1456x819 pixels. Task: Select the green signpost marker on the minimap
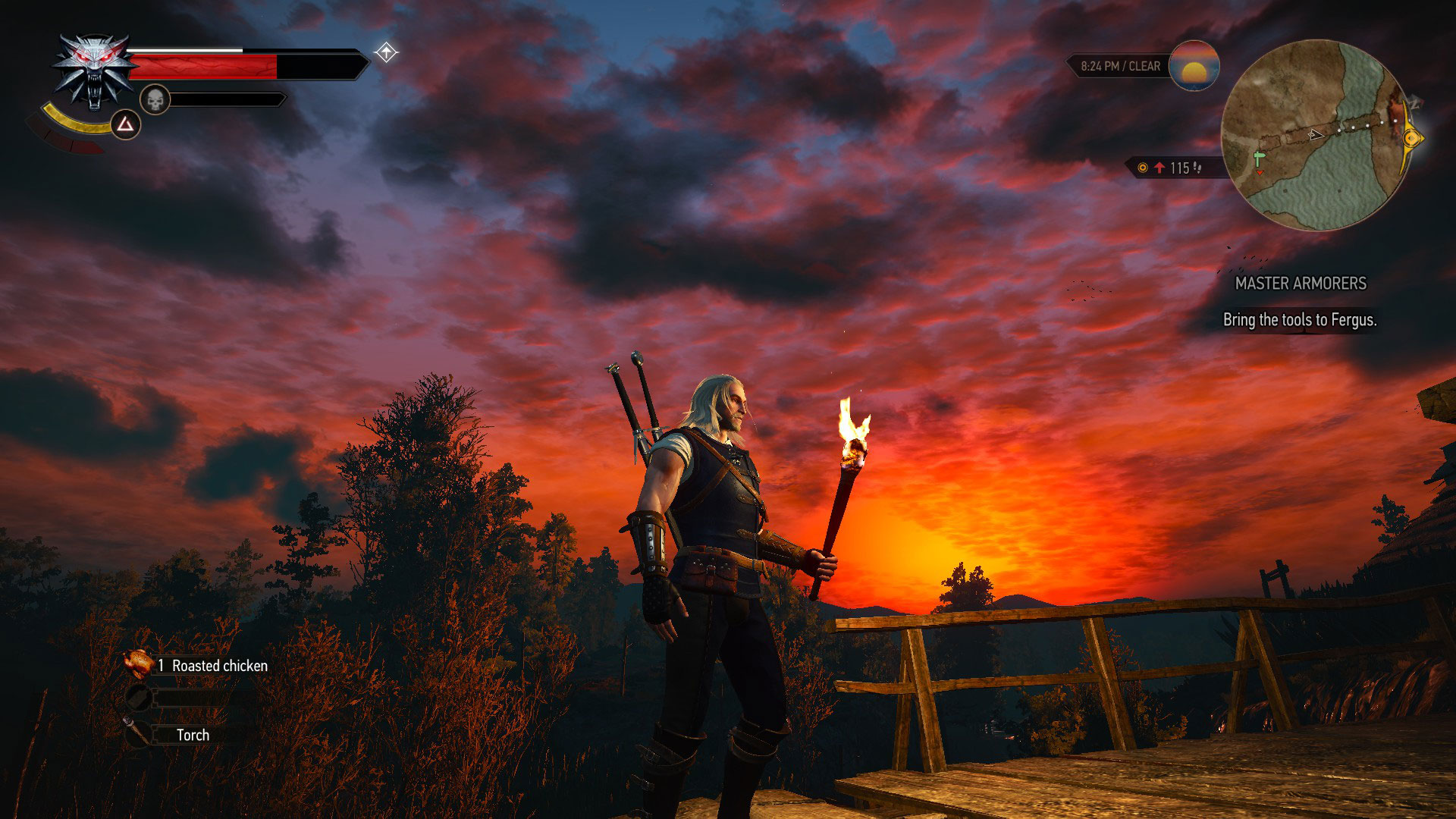(1259, 157)
